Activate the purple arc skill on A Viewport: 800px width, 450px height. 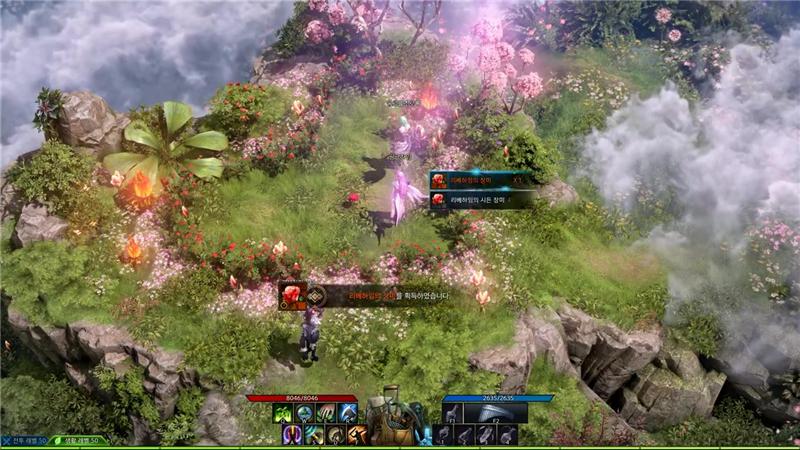pos(292,434)
